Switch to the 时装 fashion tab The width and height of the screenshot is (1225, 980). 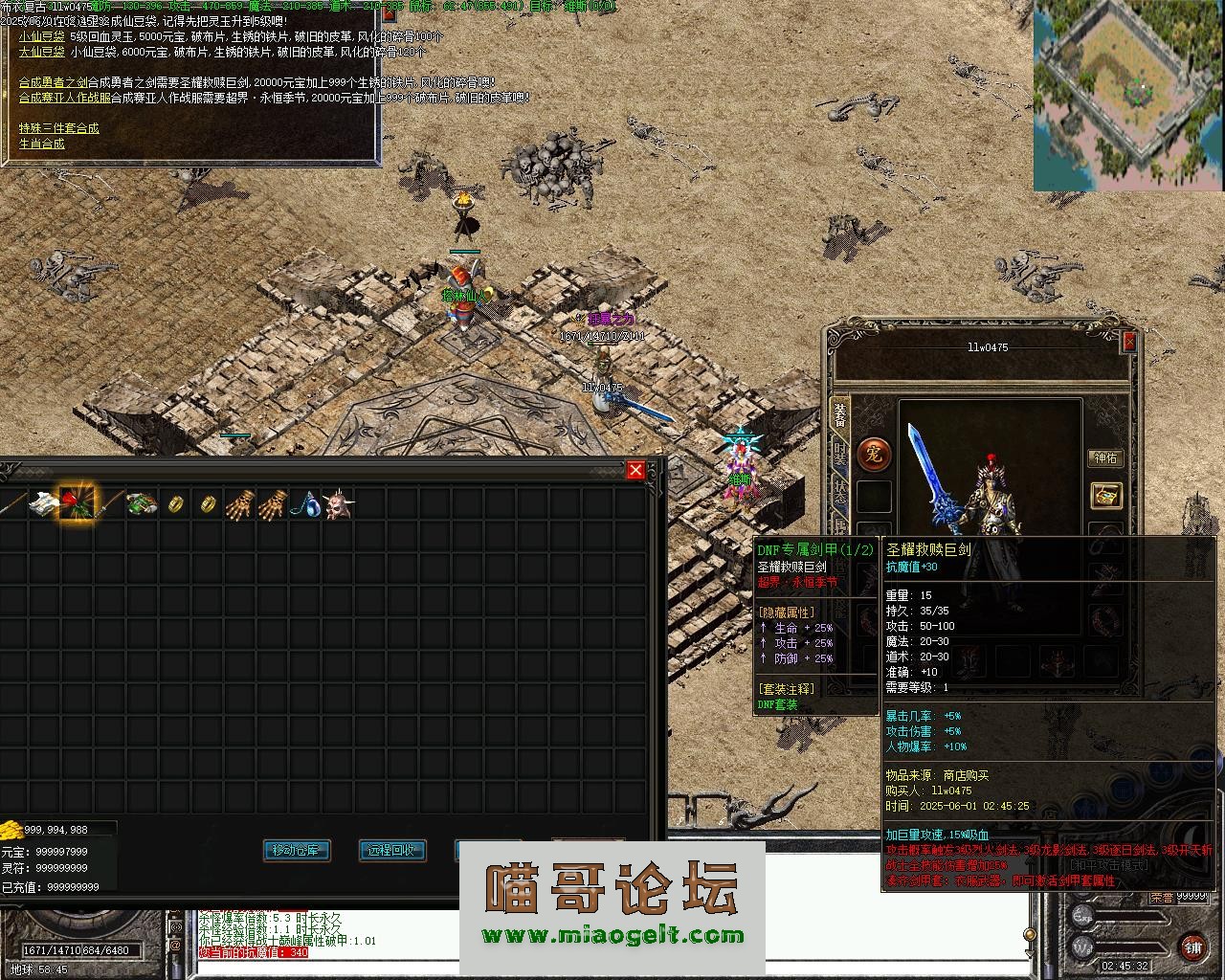[840, 455]
